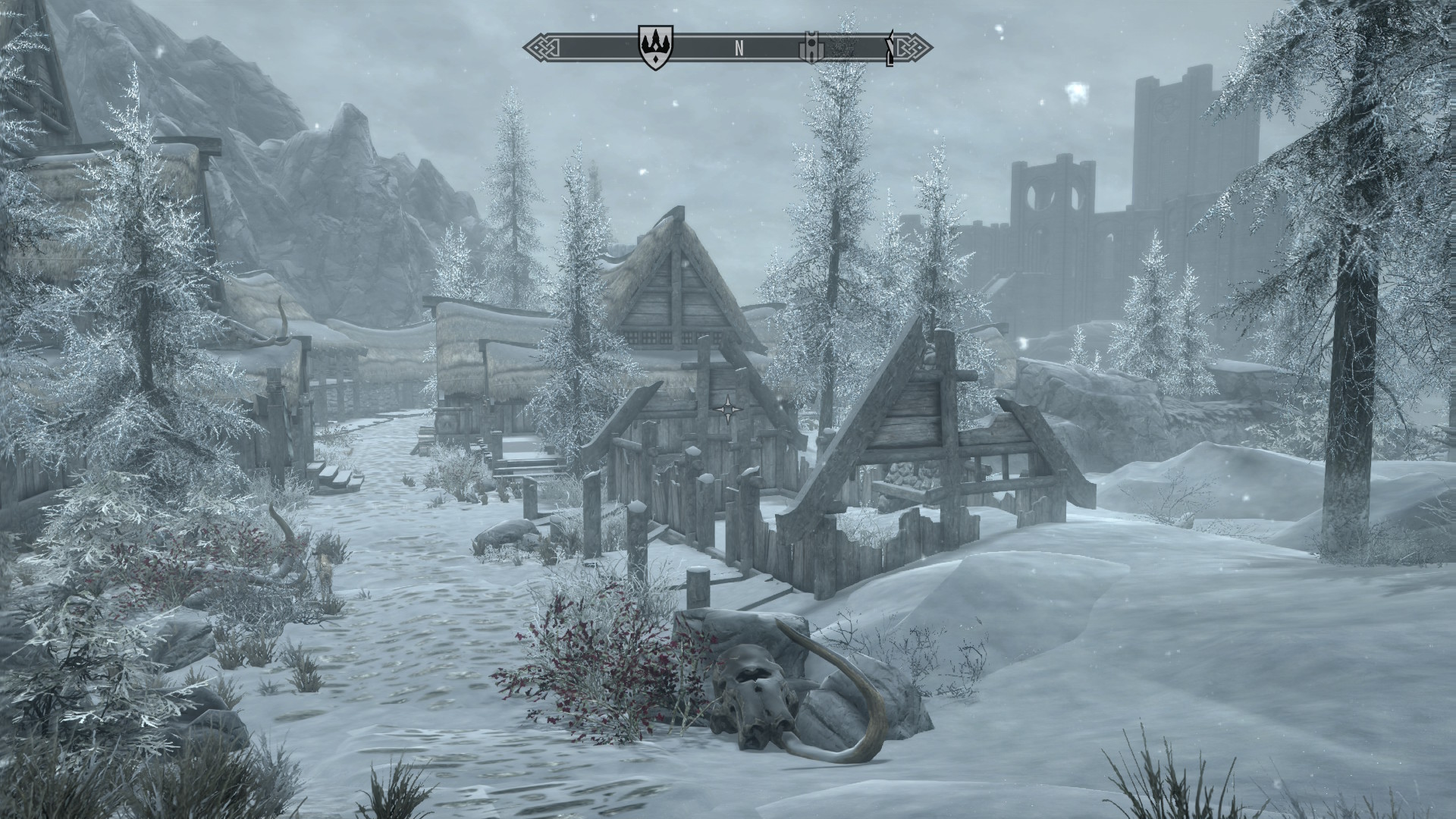The width and height of the screenshot is (1456, 819).
Task: Select the tower location marker on compass
Action: (808, 48)
